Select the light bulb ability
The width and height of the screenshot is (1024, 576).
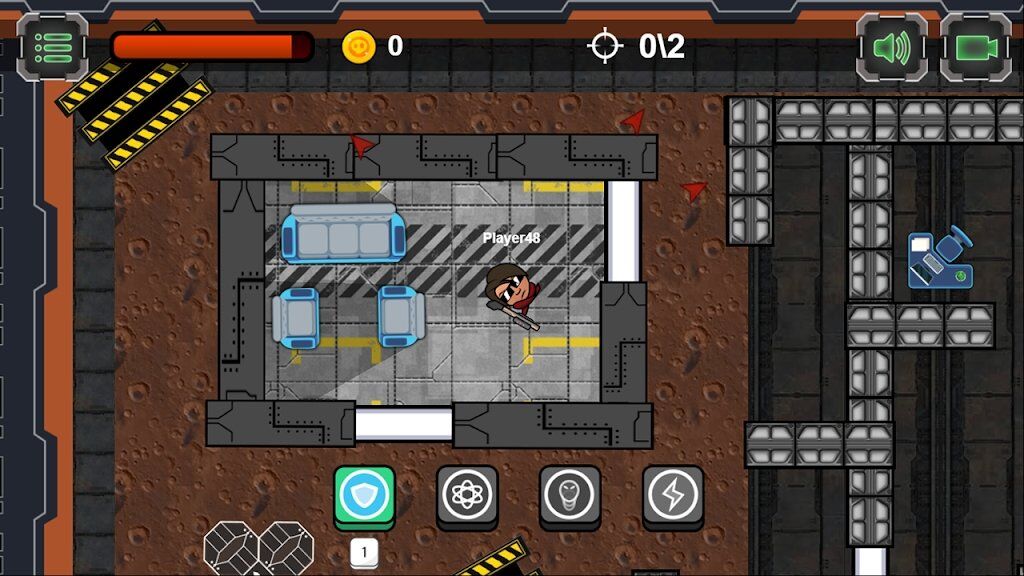click(570, 495)
